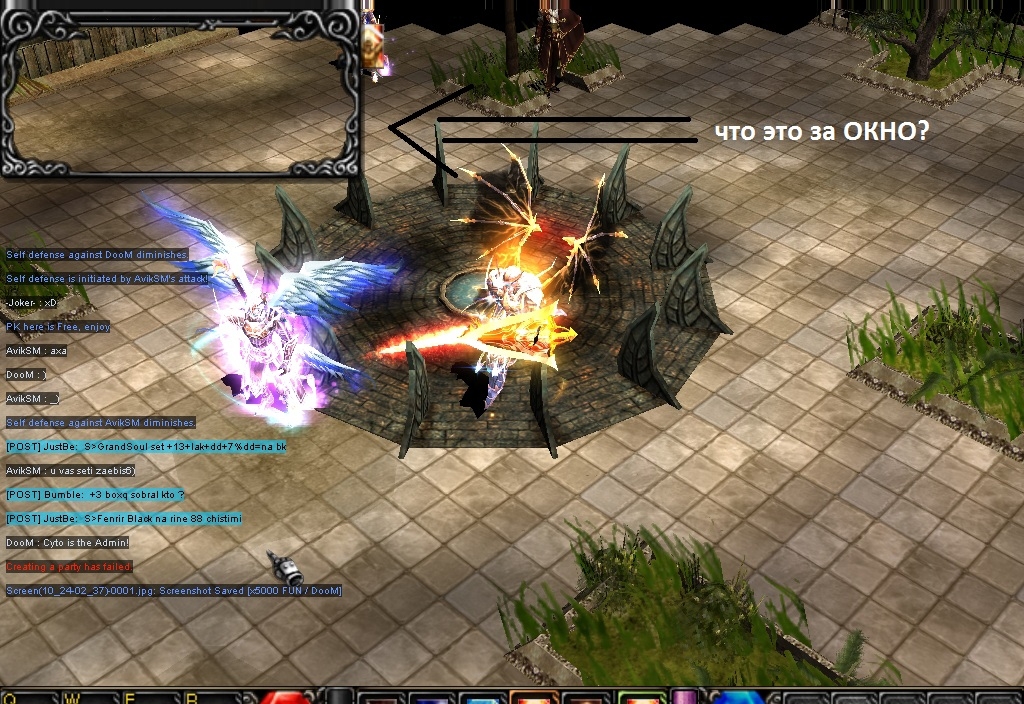Click the empty ornate-framed window
This screenshot has height=704, width=1024.
pyautogui.click(x=180, y=90)
